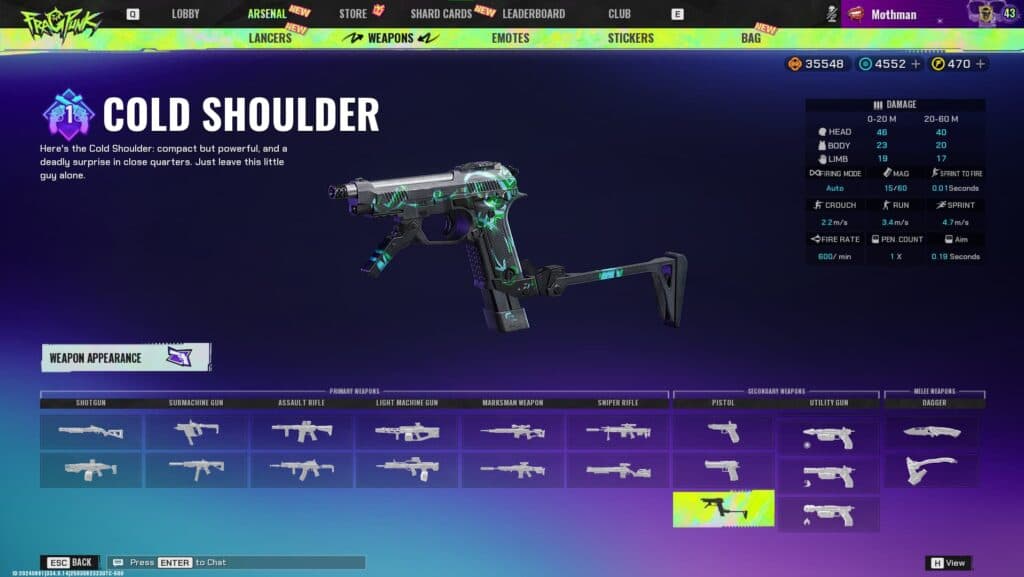The height and width of the screenshot is (577, 1024).
Task: Switch to the Store tab
Action: tap(353, 14)
